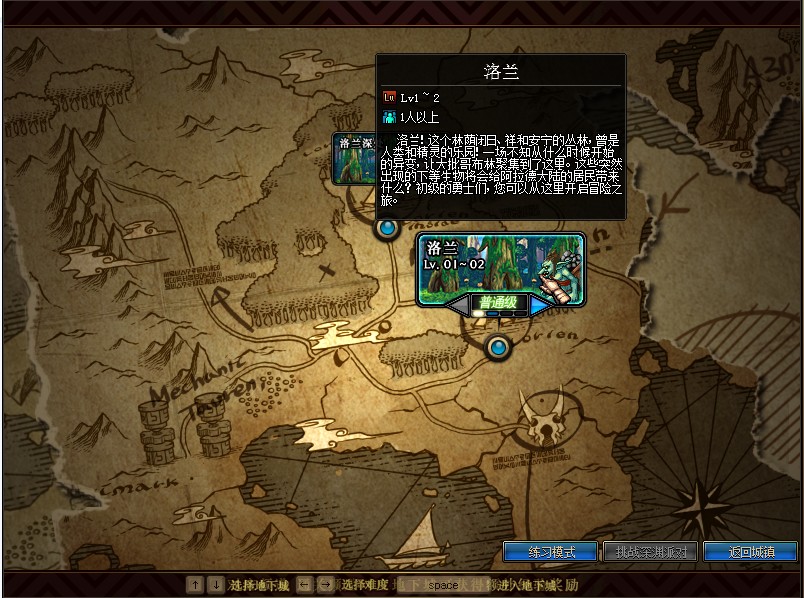Raise difficulty with the blue right arrow

541,303
